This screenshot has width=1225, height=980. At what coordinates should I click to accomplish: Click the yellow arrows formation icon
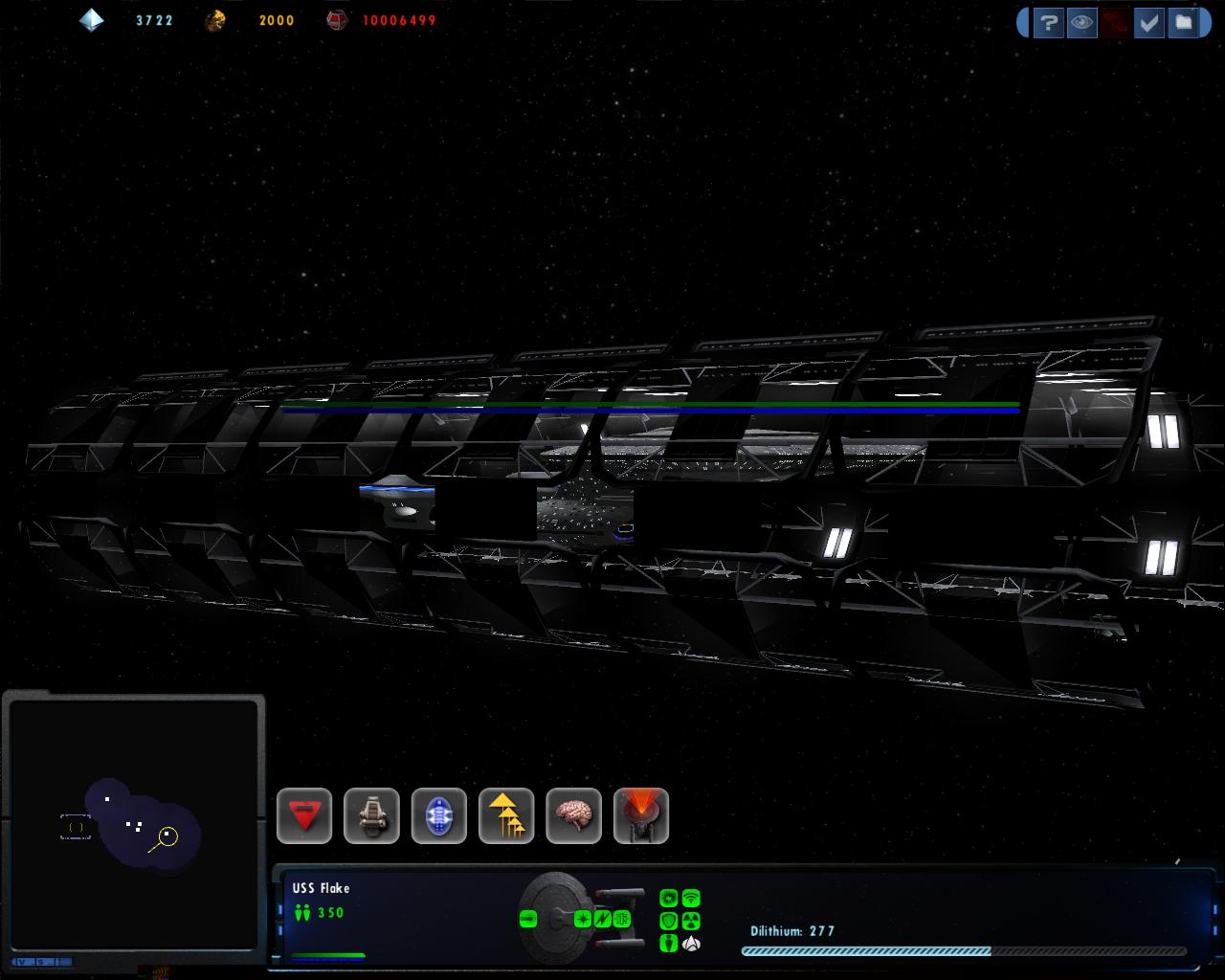coord(506,816)
